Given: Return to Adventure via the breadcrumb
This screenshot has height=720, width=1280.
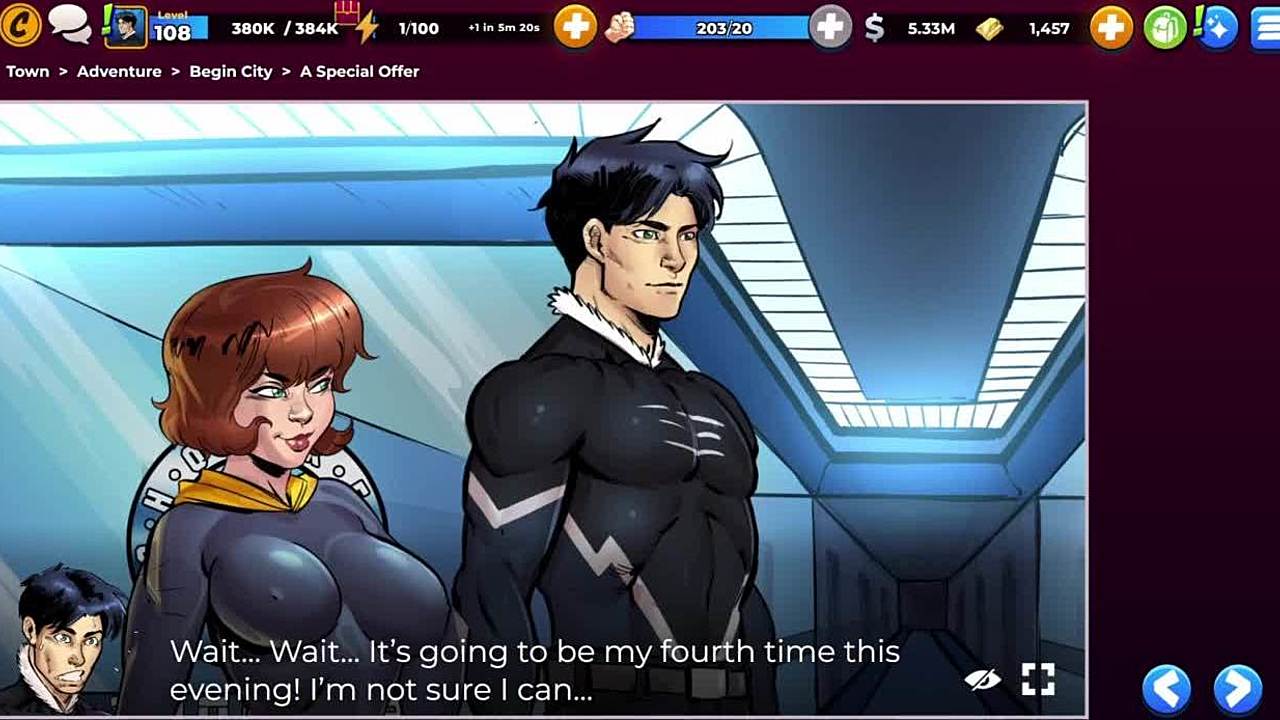Looking at the screenshot, I should tap(119, 71).
